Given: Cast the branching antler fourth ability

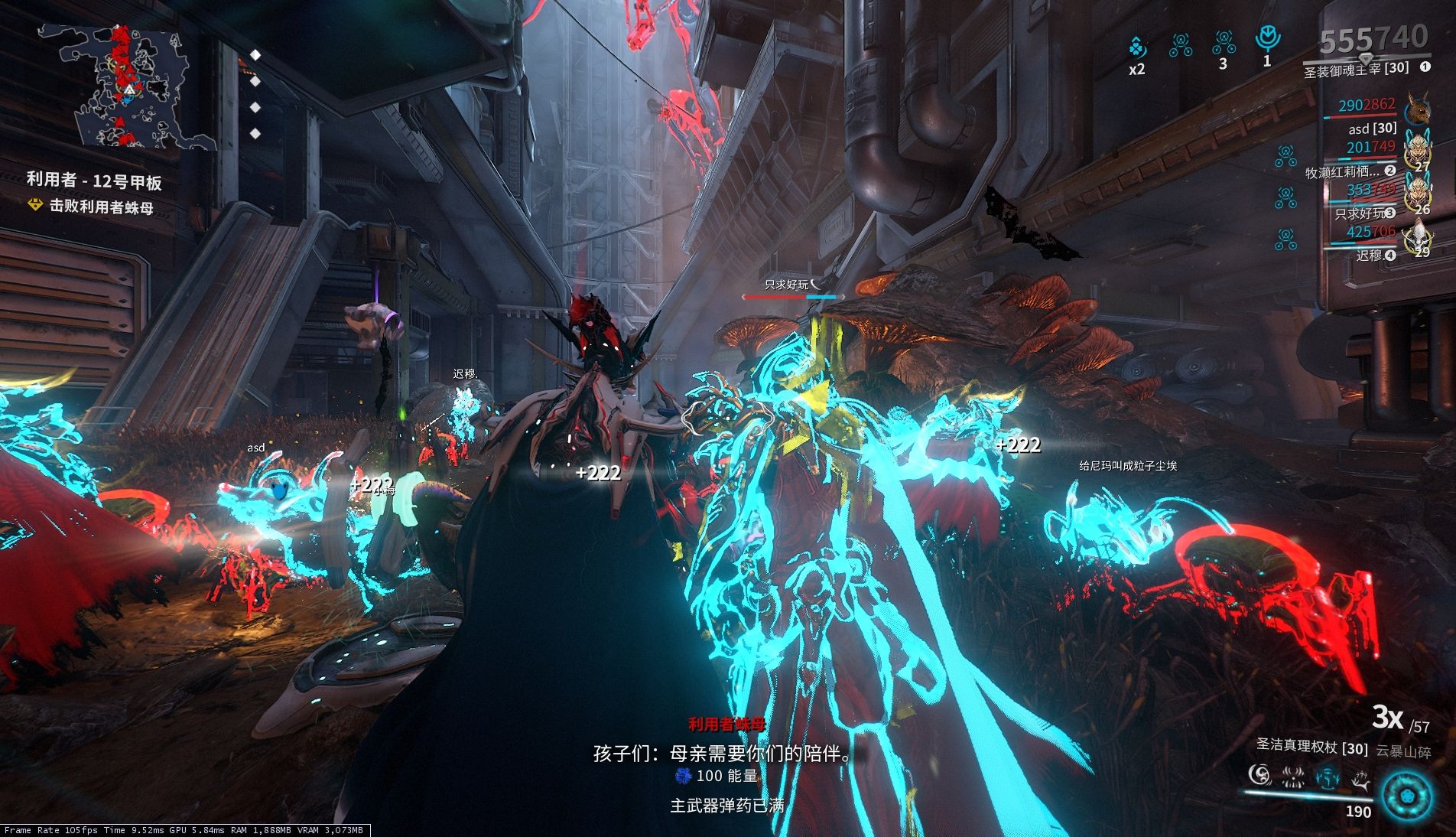Looking at the screenshot, I should pyautogui.click(x=1361, y=779).
